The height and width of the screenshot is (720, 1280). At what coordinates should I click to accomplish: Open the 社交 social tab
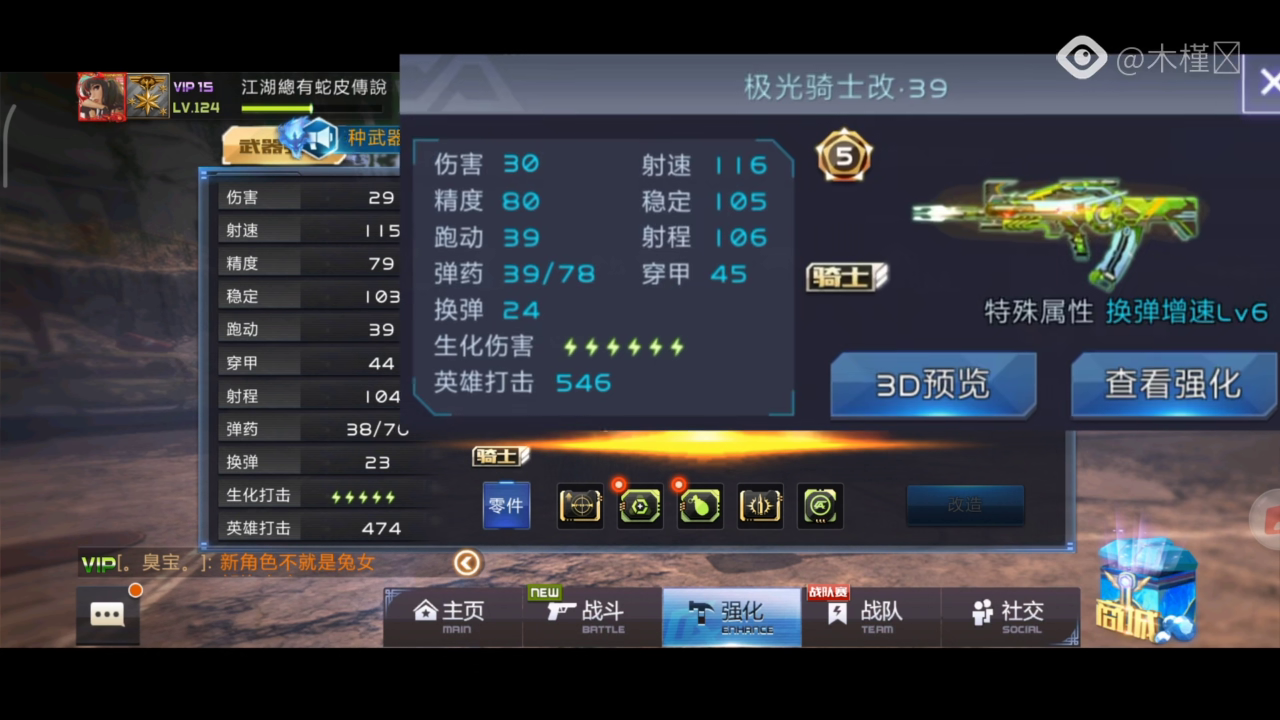point(1010,616)
